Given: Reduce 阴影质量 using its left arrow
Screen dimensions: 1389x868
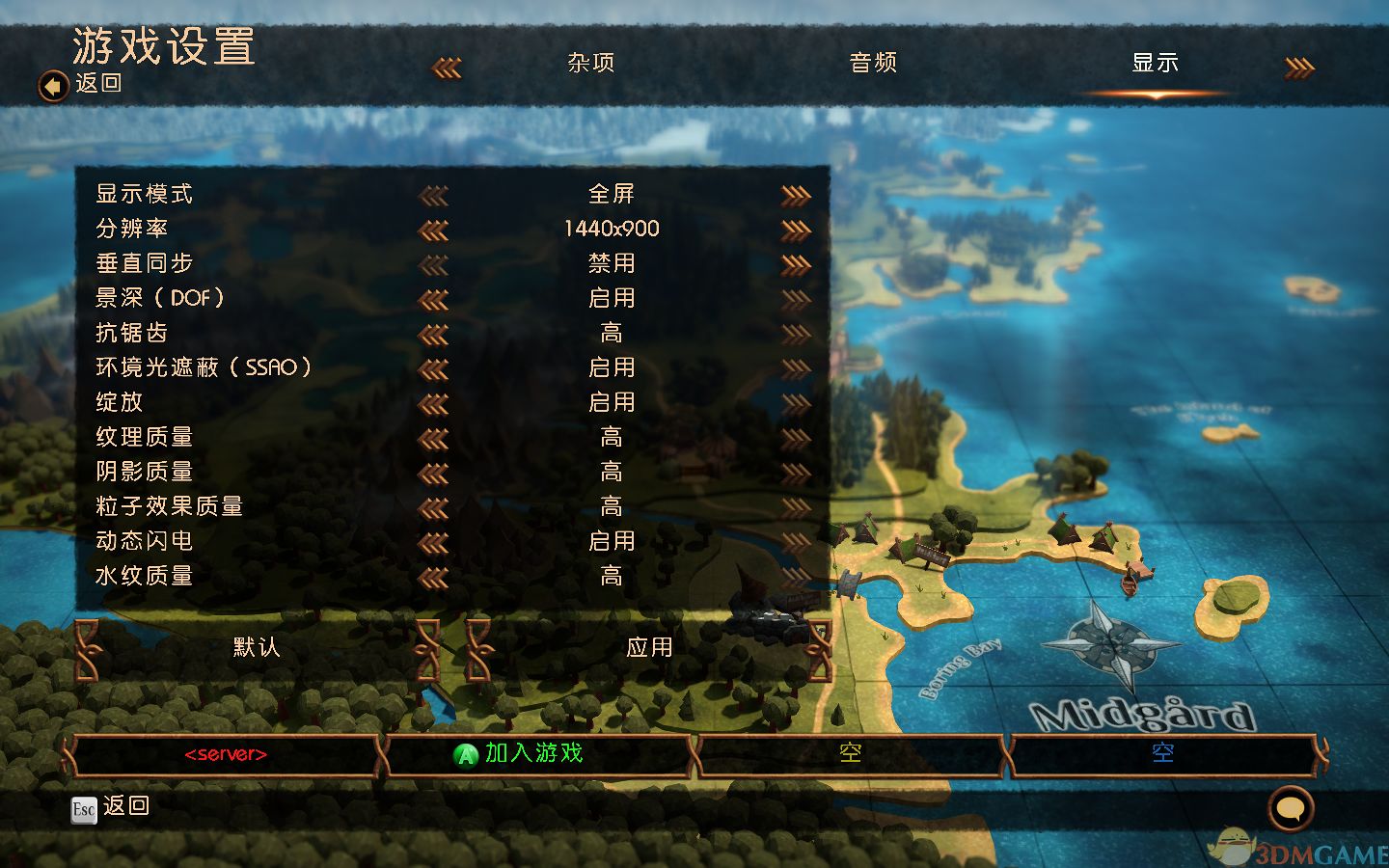Looking at the screenshot, I should (x=434, y=474).
